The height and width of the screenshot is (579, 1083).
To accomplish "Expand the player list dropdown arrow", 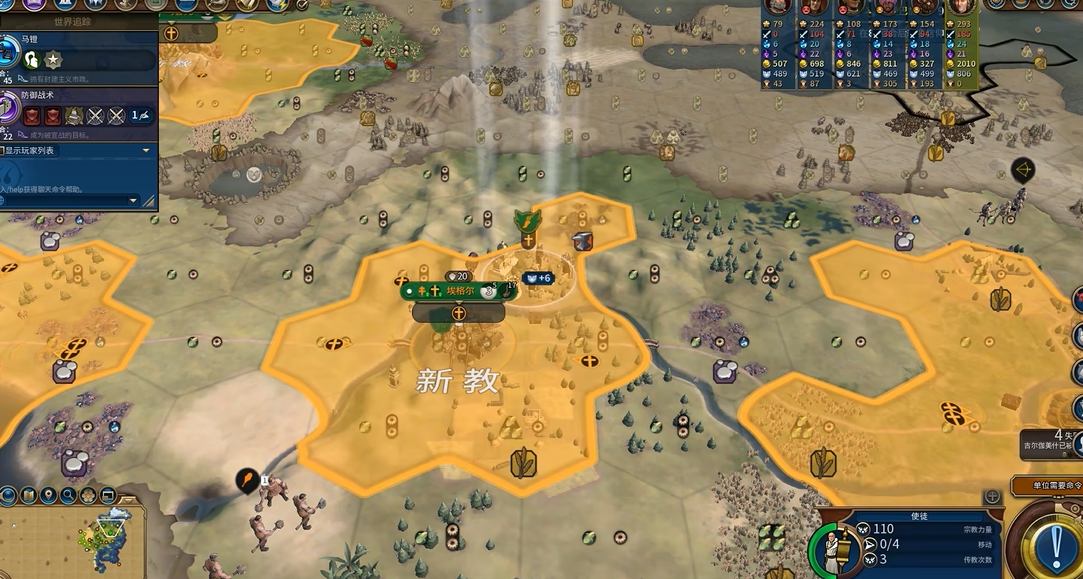I will tap(146, 150).
